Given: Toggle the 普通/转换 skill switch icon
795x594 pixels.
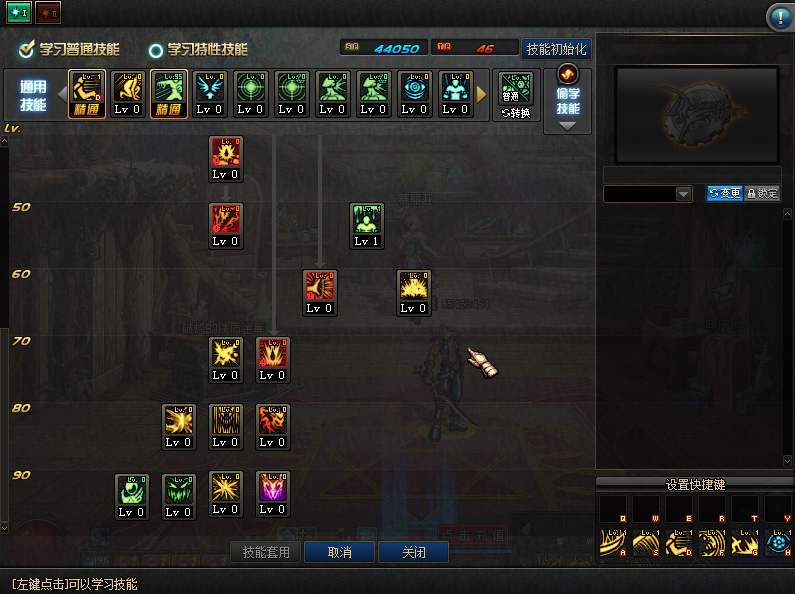Looking at the screenshot, I should (x=515, y=95).
